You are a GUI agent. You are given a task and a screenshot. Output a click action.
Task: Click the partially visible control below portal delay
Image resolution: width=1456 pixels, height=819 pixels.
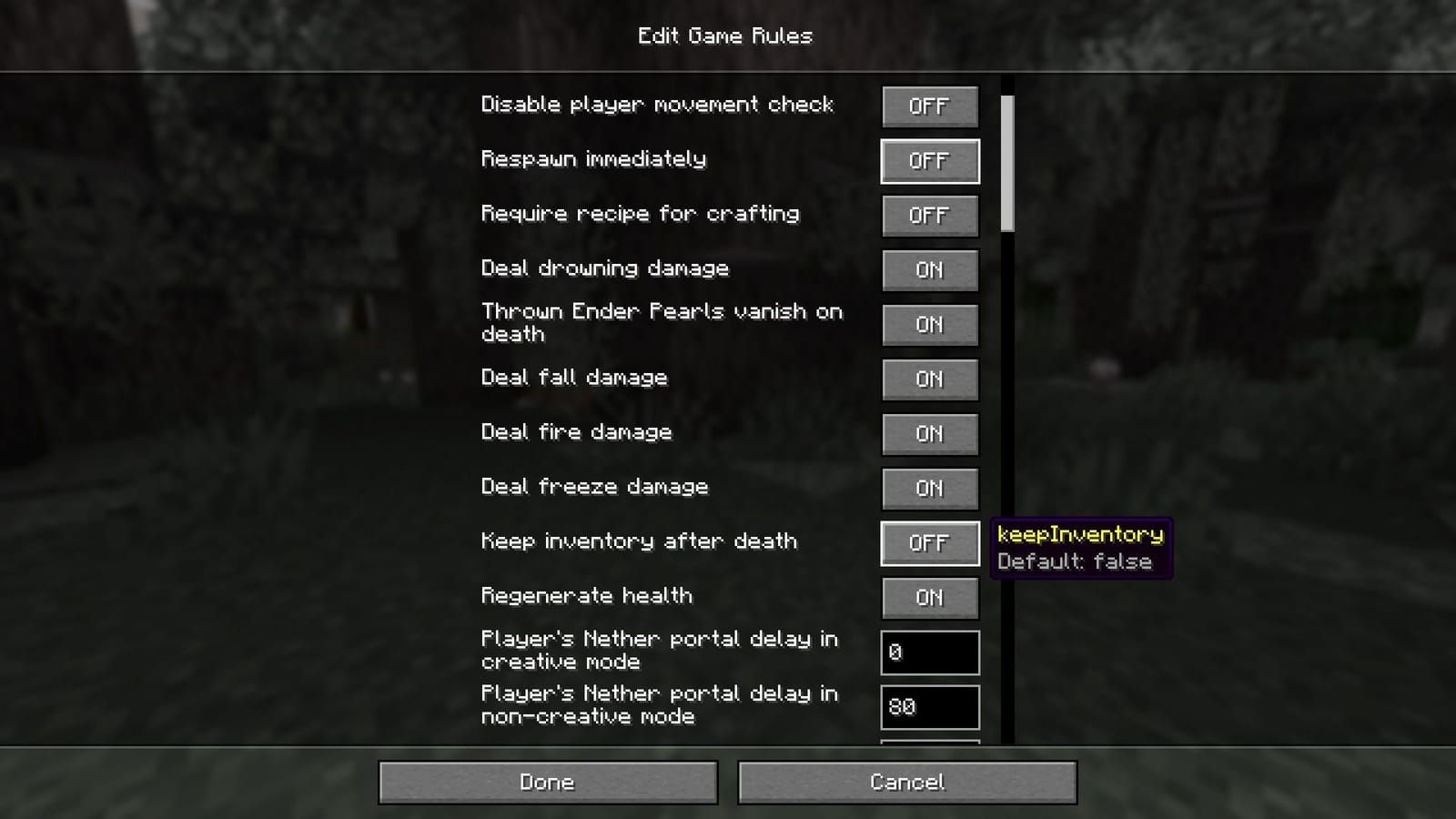pos(929,746)
